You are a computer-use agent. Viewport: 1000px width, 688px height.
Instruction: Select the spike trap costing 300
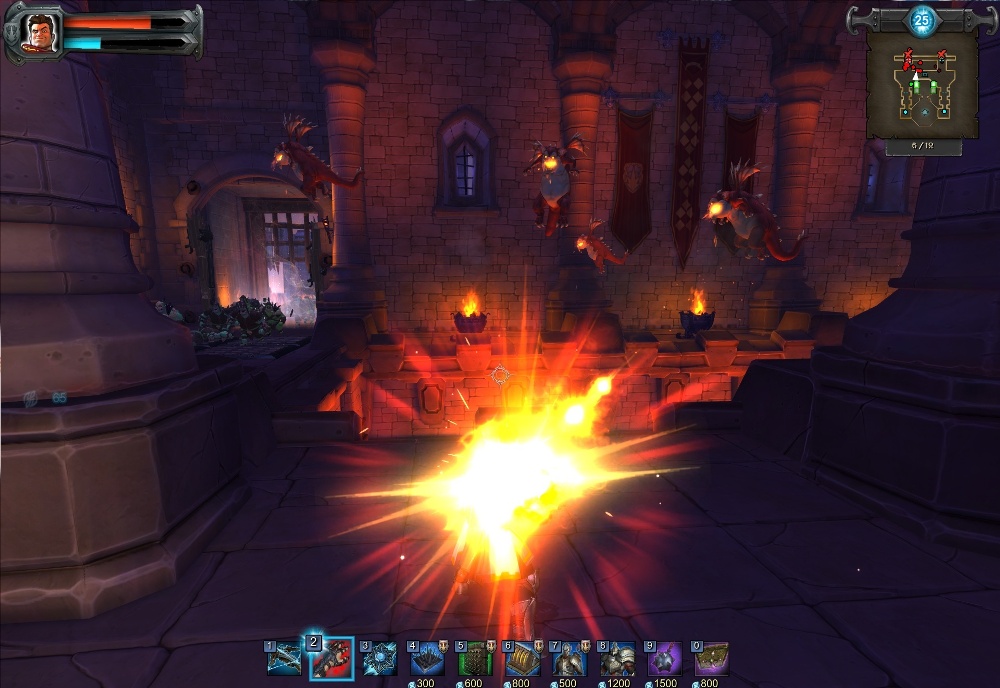coord(427,659)
